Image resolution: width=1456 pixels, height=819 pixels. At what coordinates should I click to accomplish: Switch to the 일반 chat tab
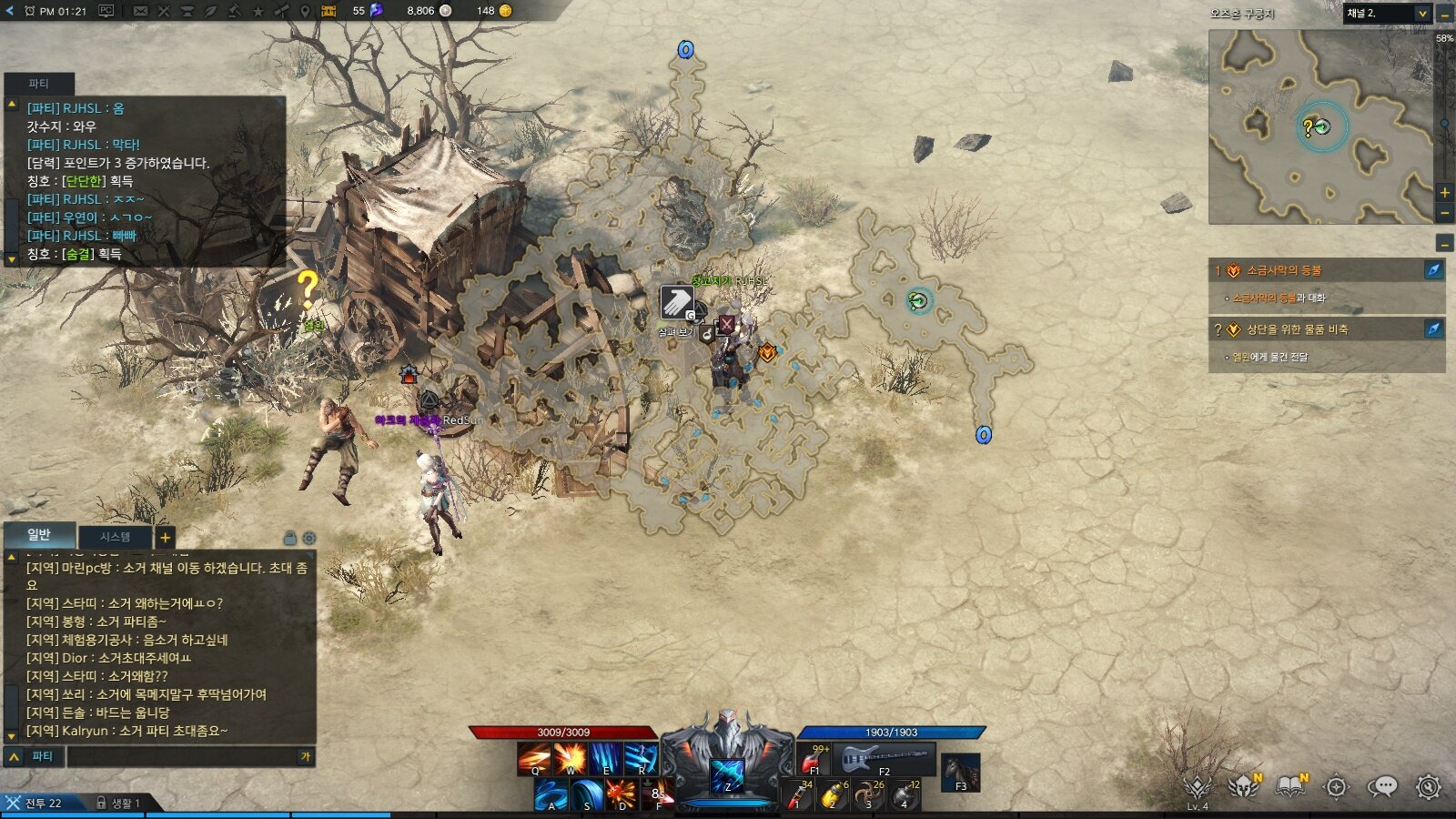click(x=39, y=535)
